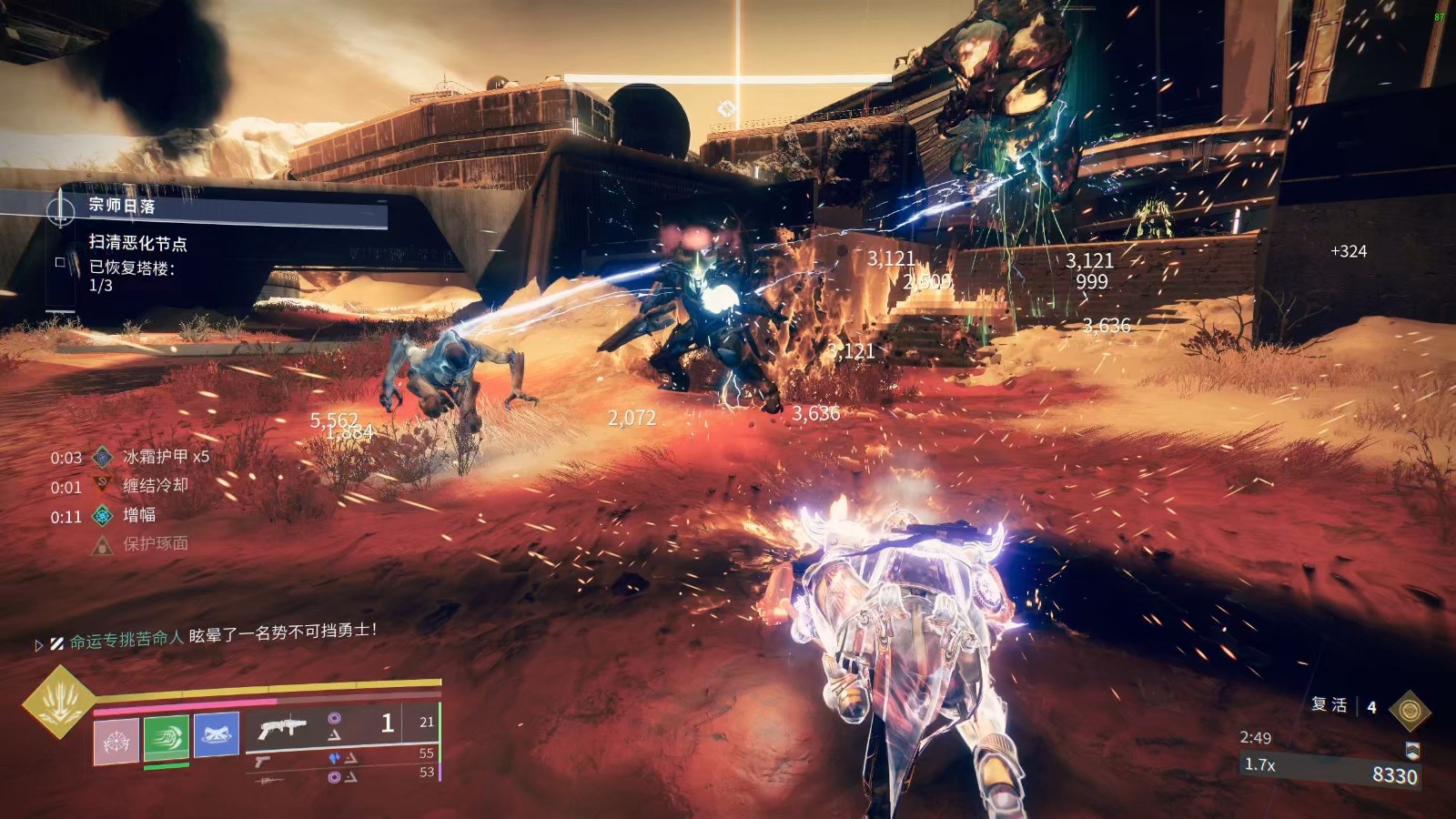This screenshot has width=1456, height=819.
Task: Click the 扫清恶化节点 objective entry
Action: (x=137, y=243)
